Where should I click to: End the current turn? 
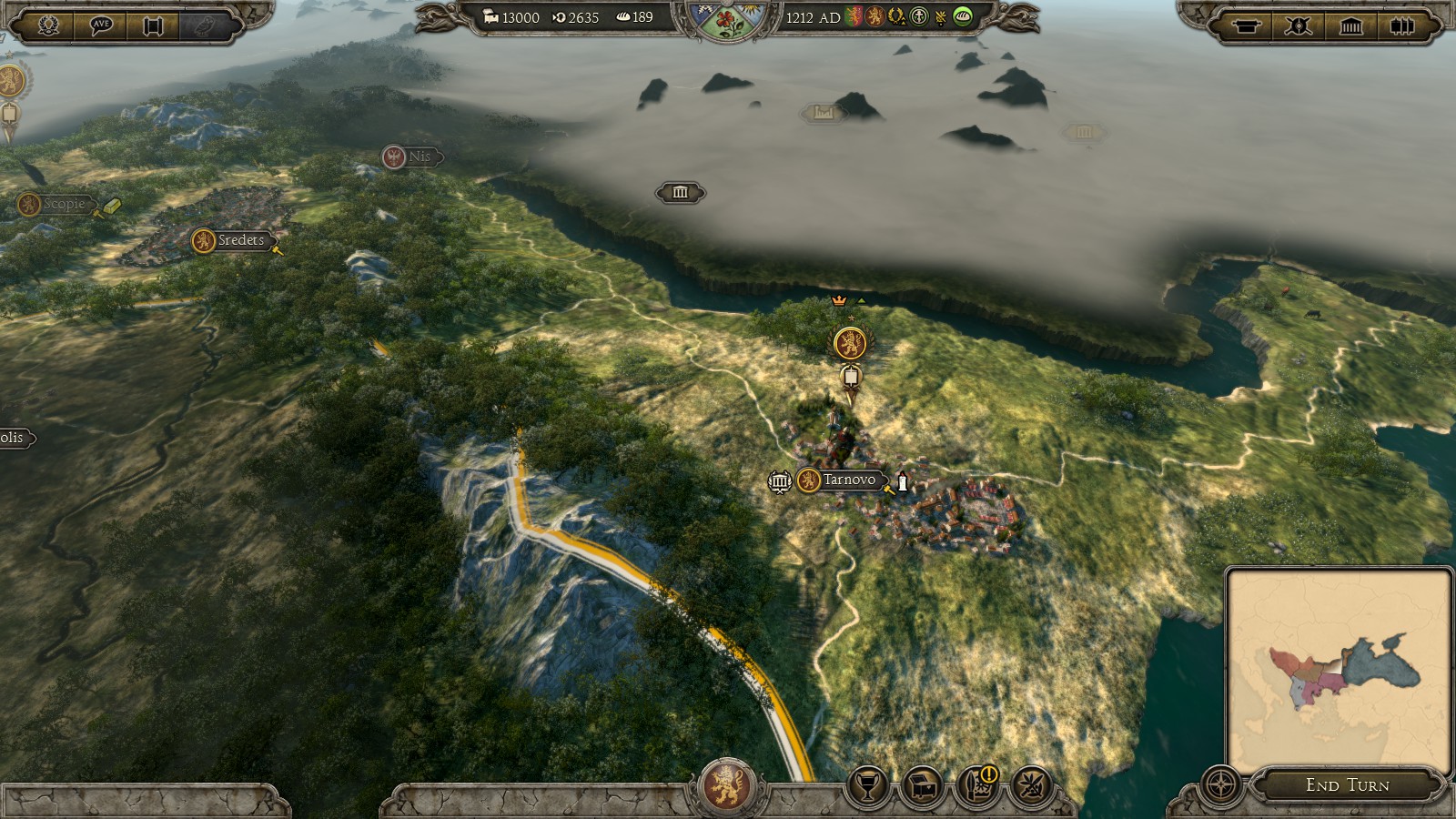click(x=1347, y=784)
